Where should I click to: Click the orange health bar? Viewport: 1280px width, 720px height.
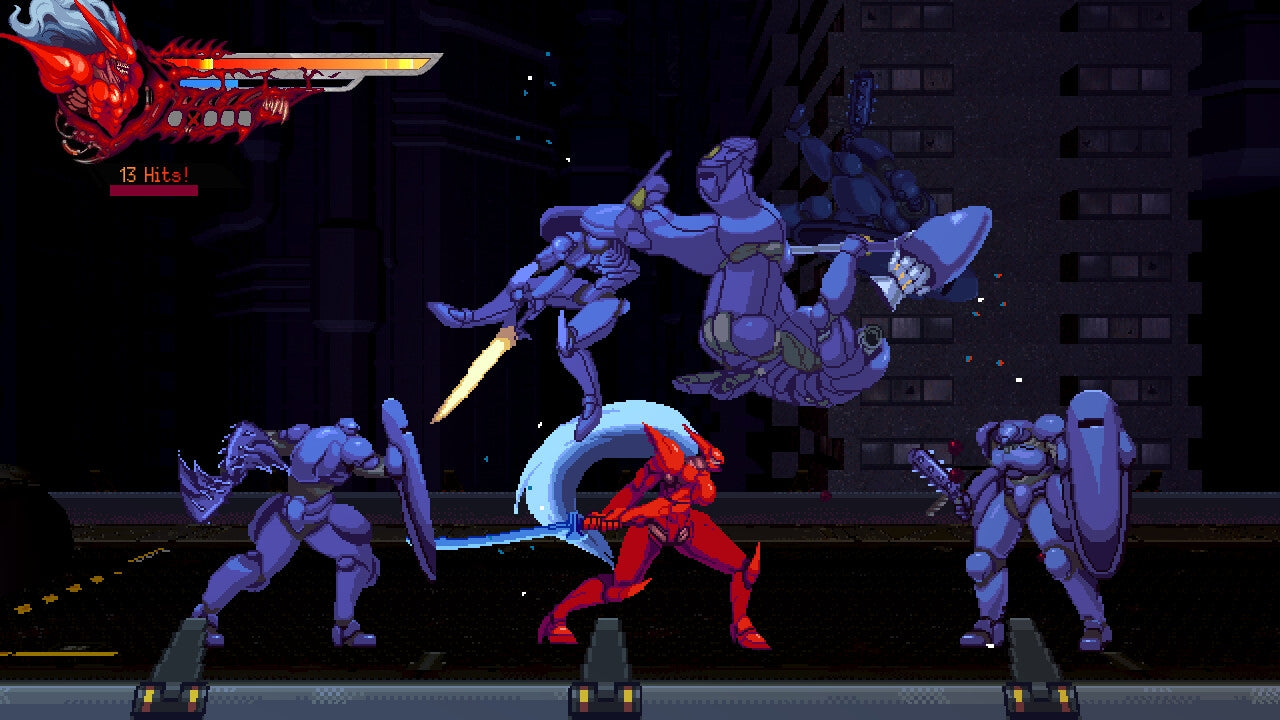point(300,63)
